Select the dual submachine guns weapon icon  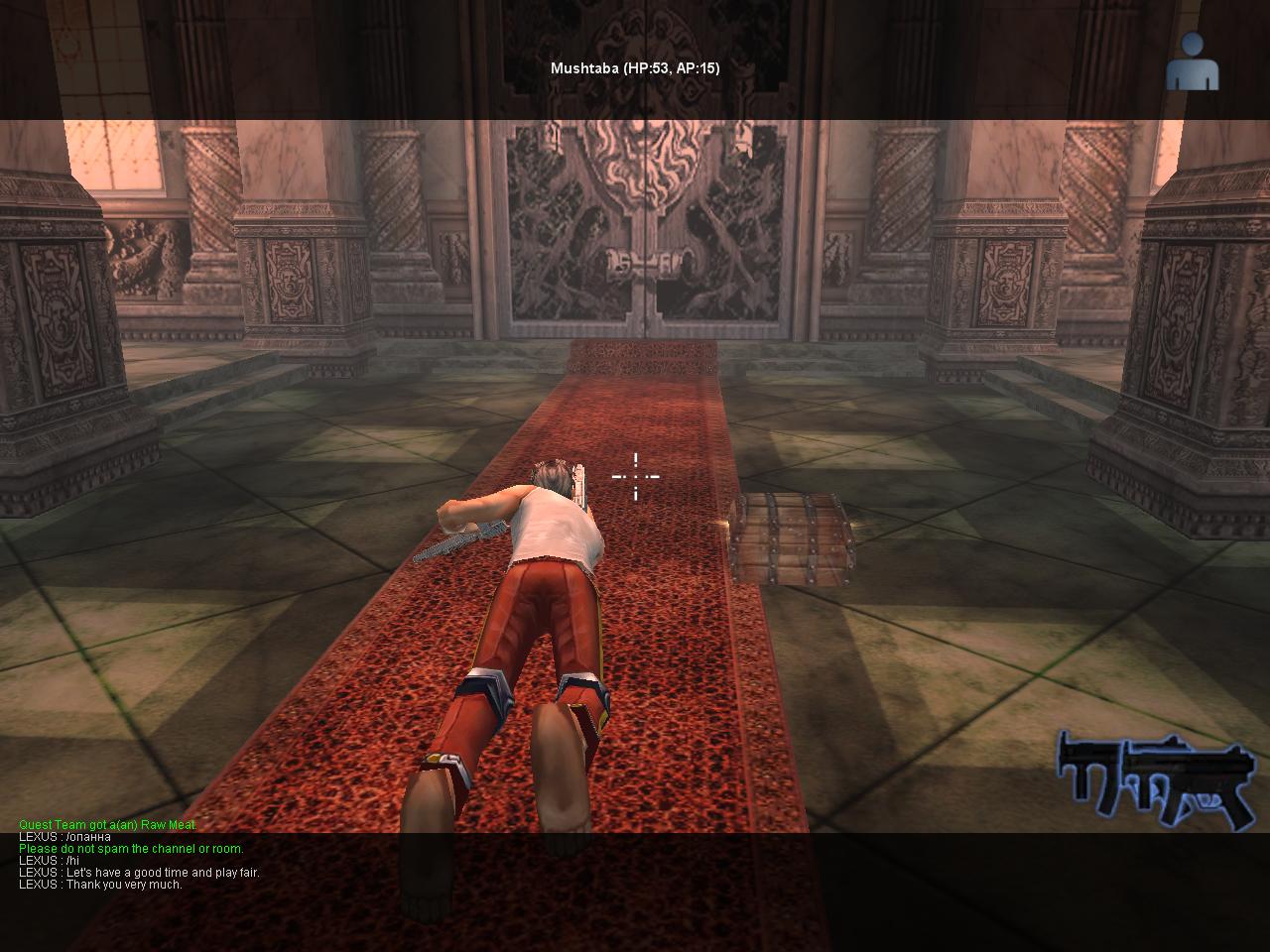click(1156, 779)
